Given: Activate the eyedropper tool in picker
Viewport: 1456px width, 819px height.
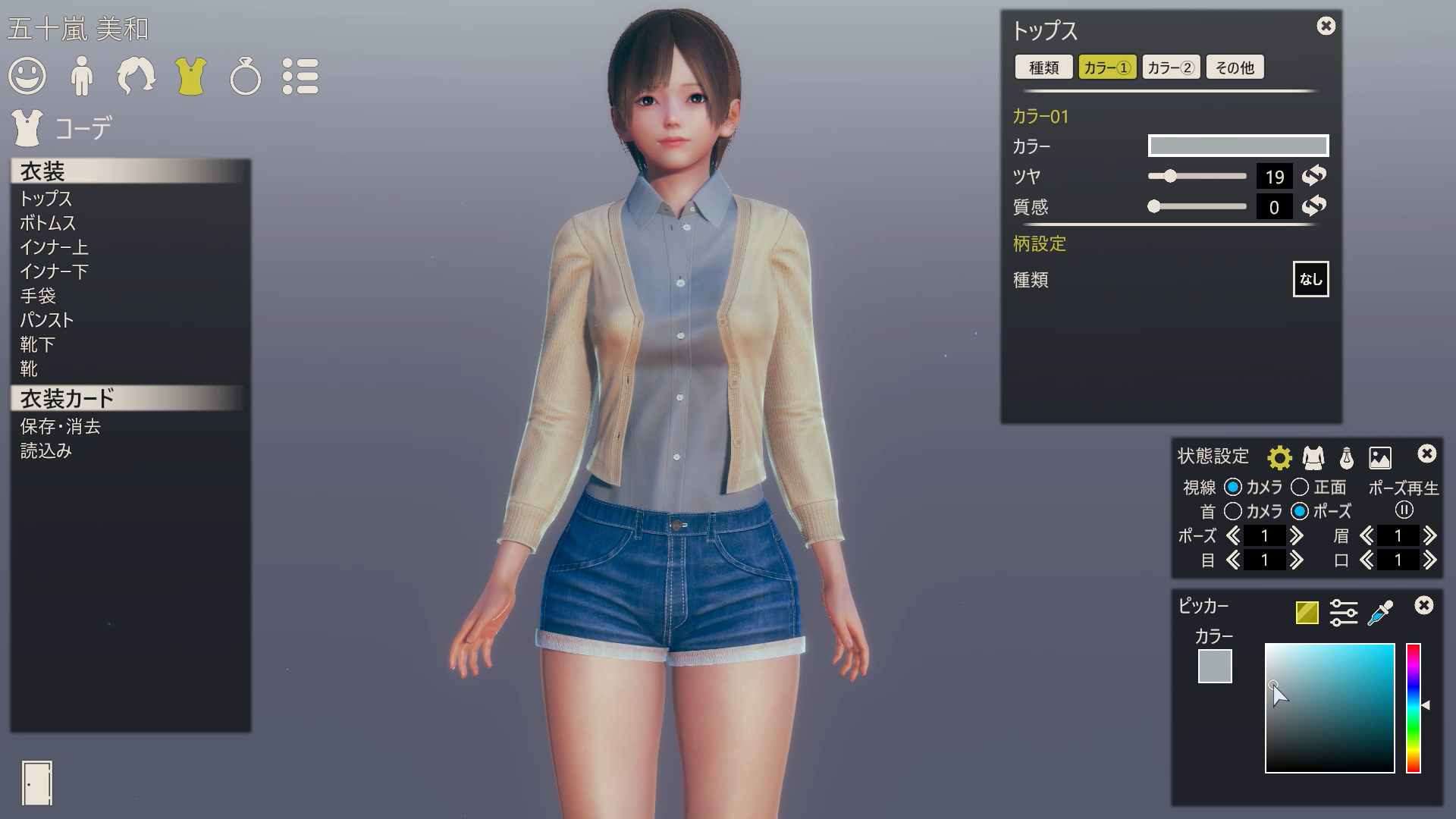Looking at the screenshot, I should [x=1380, y=613].
